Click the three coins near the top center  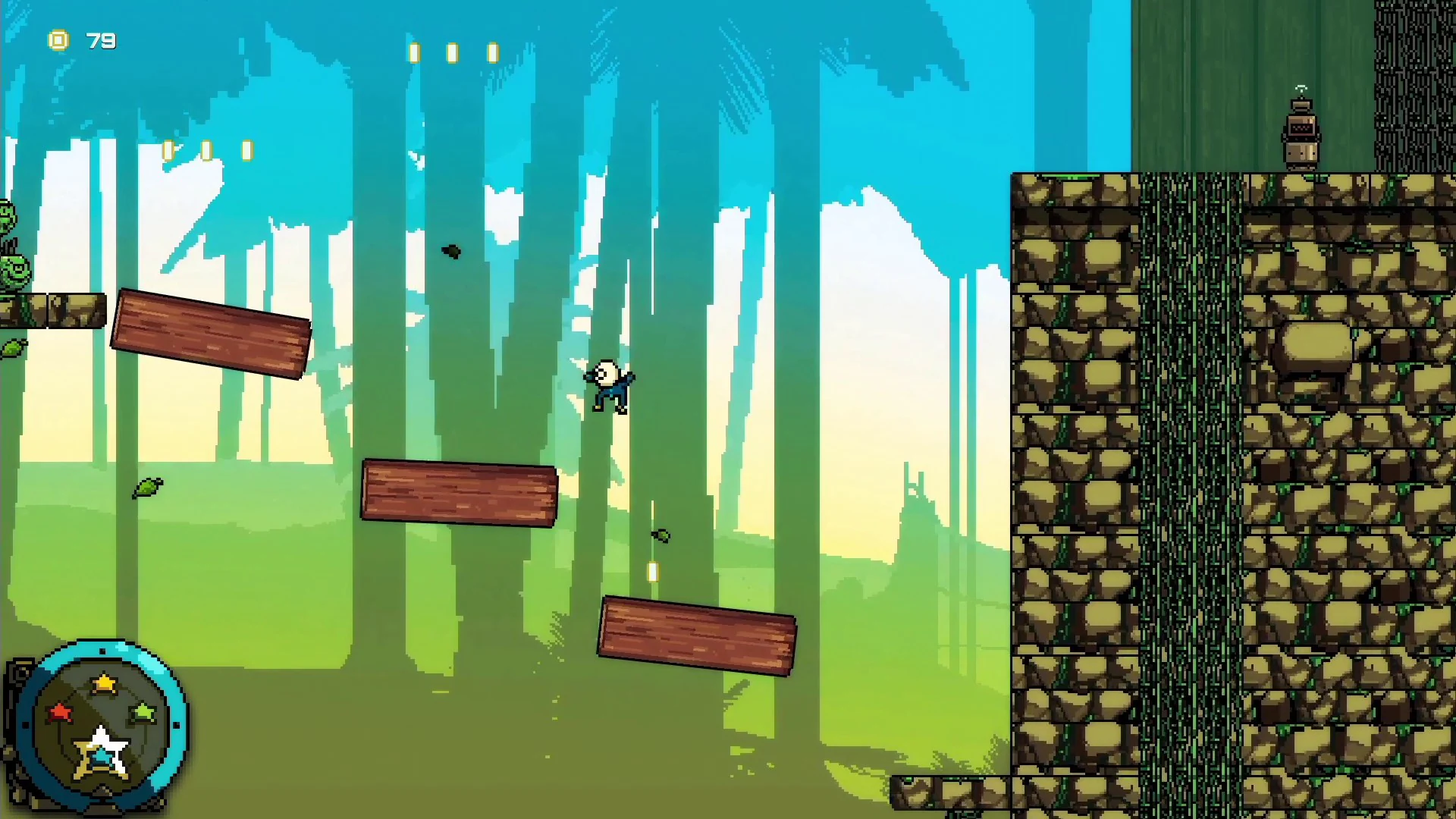point(452,53)
